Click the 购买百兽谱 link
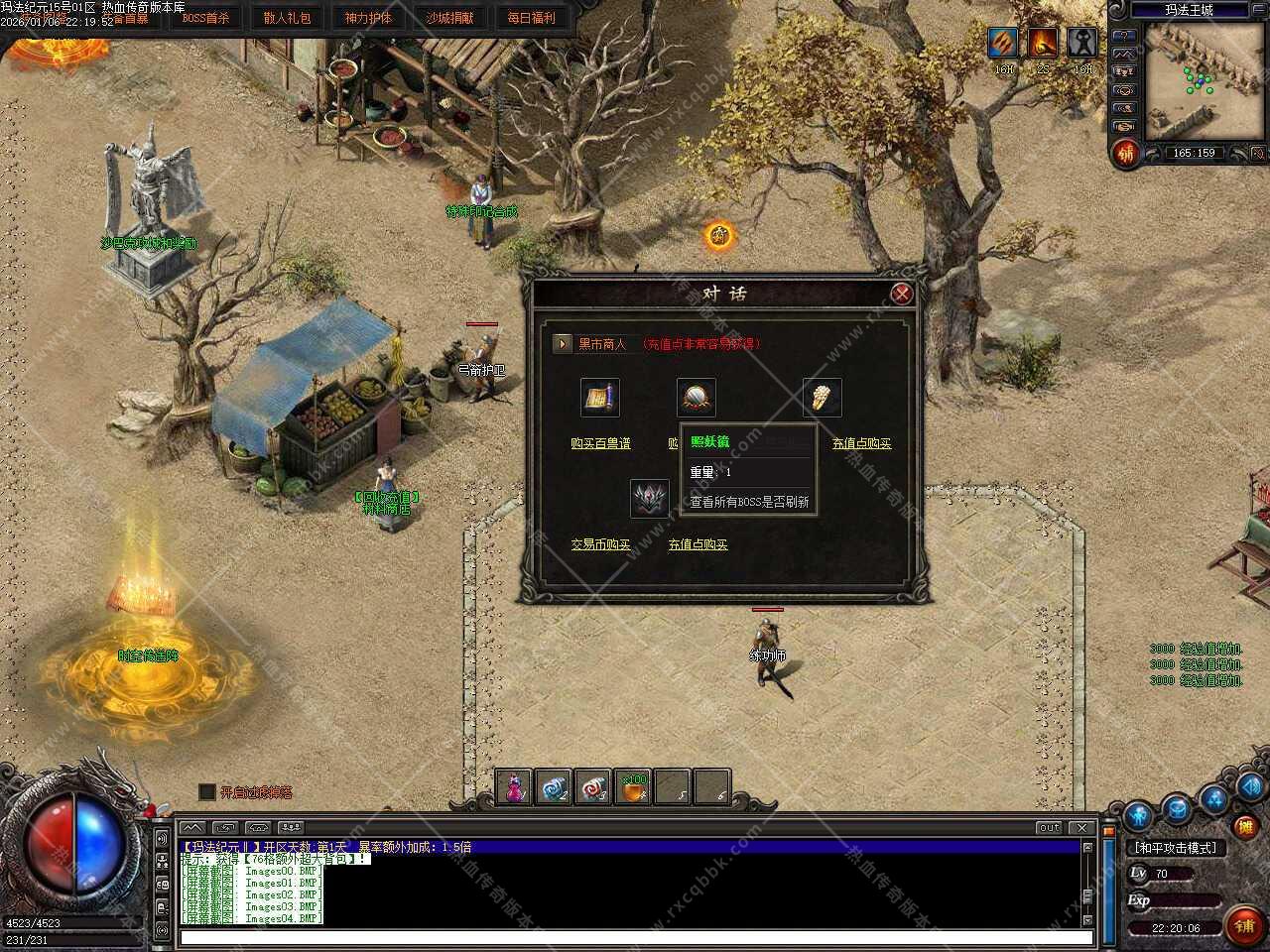The image size is (1270, 952). [x=600, y=443]
